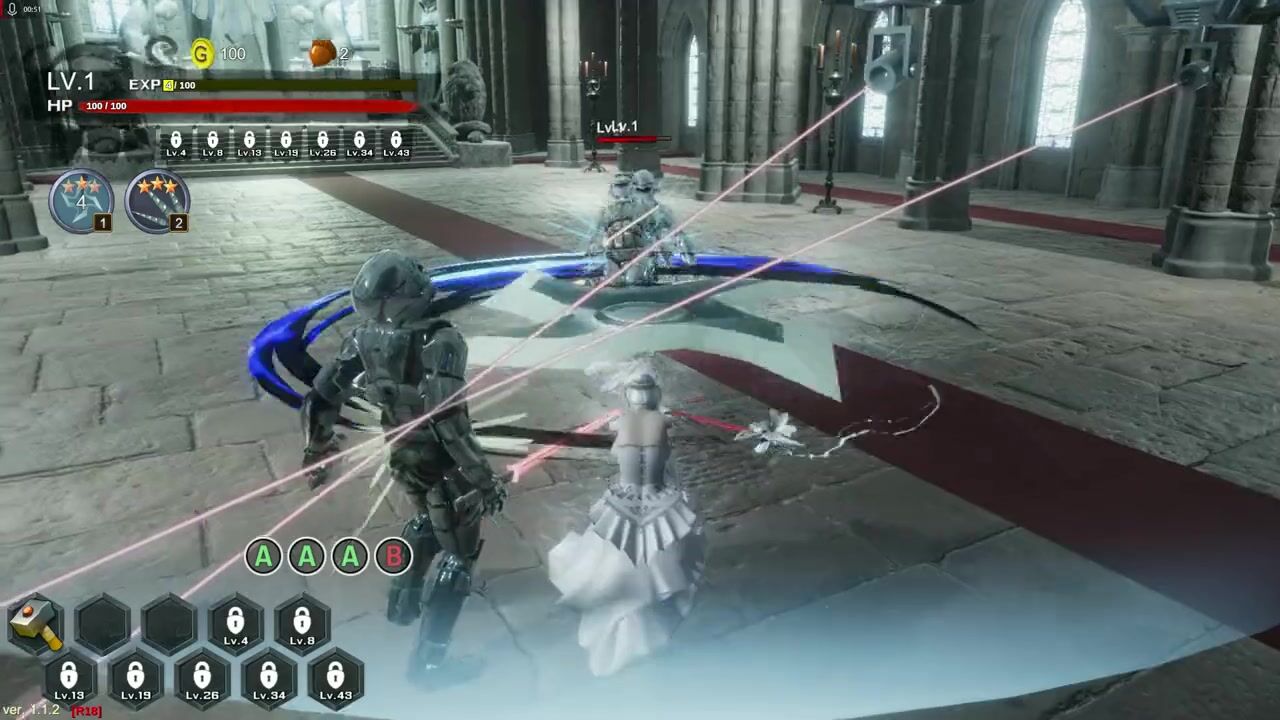Click the hexagonal slot locked until Lv.4

[235, 624]
